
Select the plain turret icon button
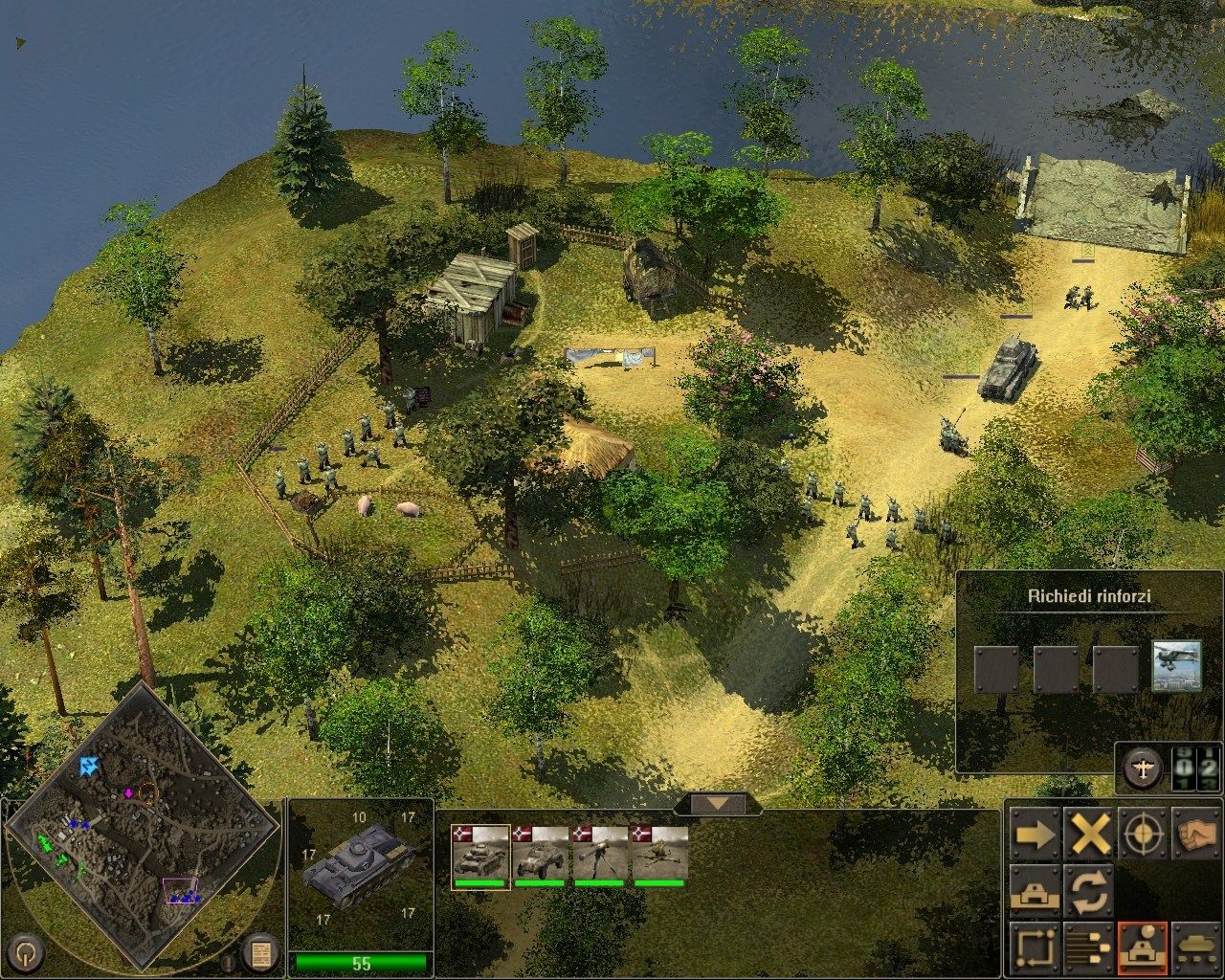coord(1035,891)
